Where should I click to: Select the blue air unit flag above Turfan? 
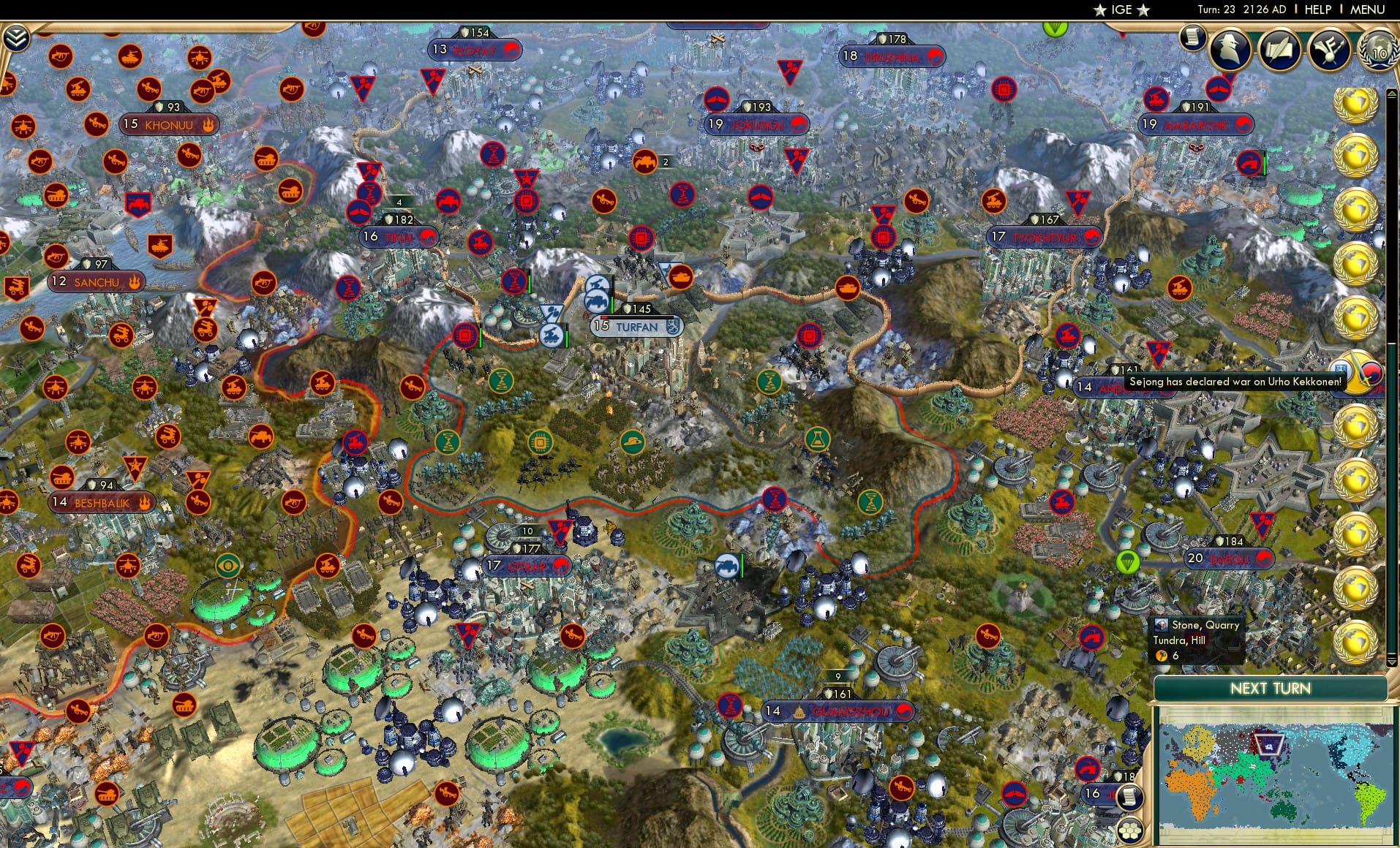599,283
